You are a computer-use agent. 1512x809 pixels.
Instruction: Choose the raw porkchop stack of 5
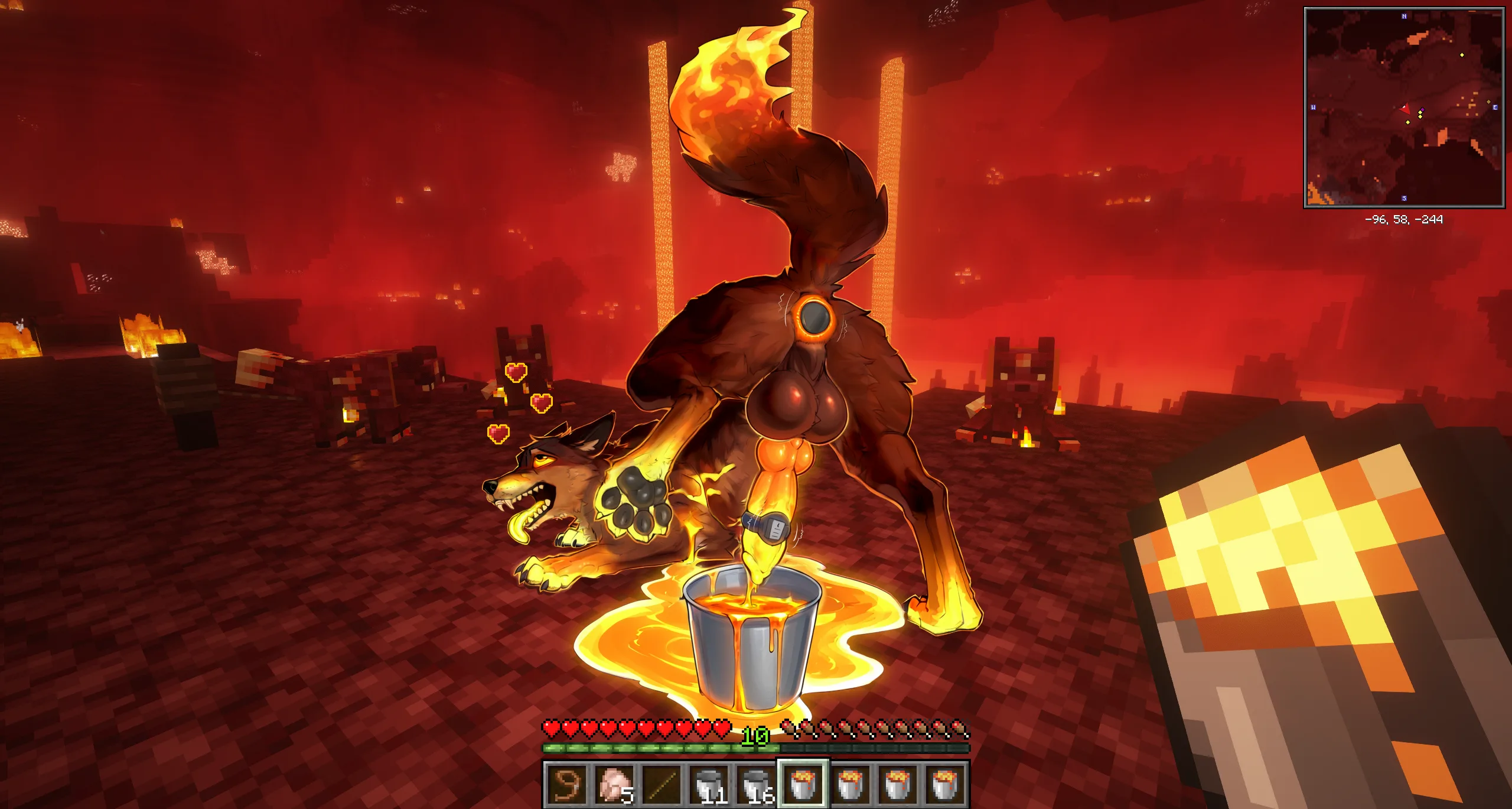click(x=613, y=784)
